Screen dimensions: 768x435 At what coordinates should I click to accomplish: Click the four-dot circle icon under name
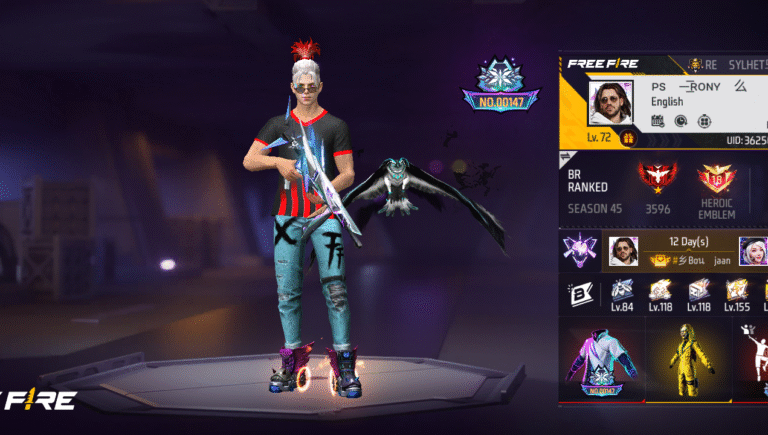click(x=703, y=121)
